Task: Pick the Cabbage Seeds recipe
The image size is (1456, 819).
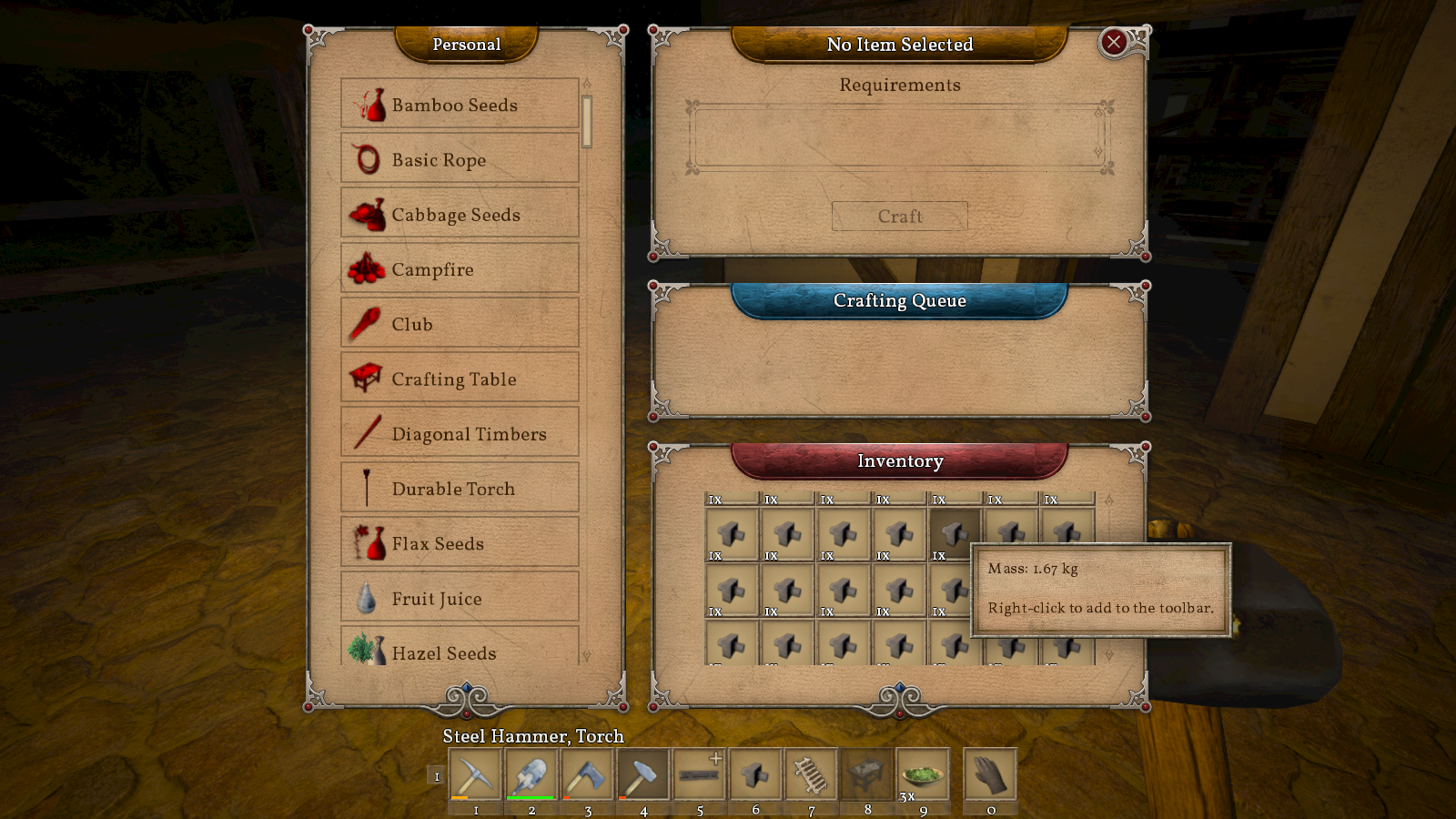Action: tap(460, 215)
